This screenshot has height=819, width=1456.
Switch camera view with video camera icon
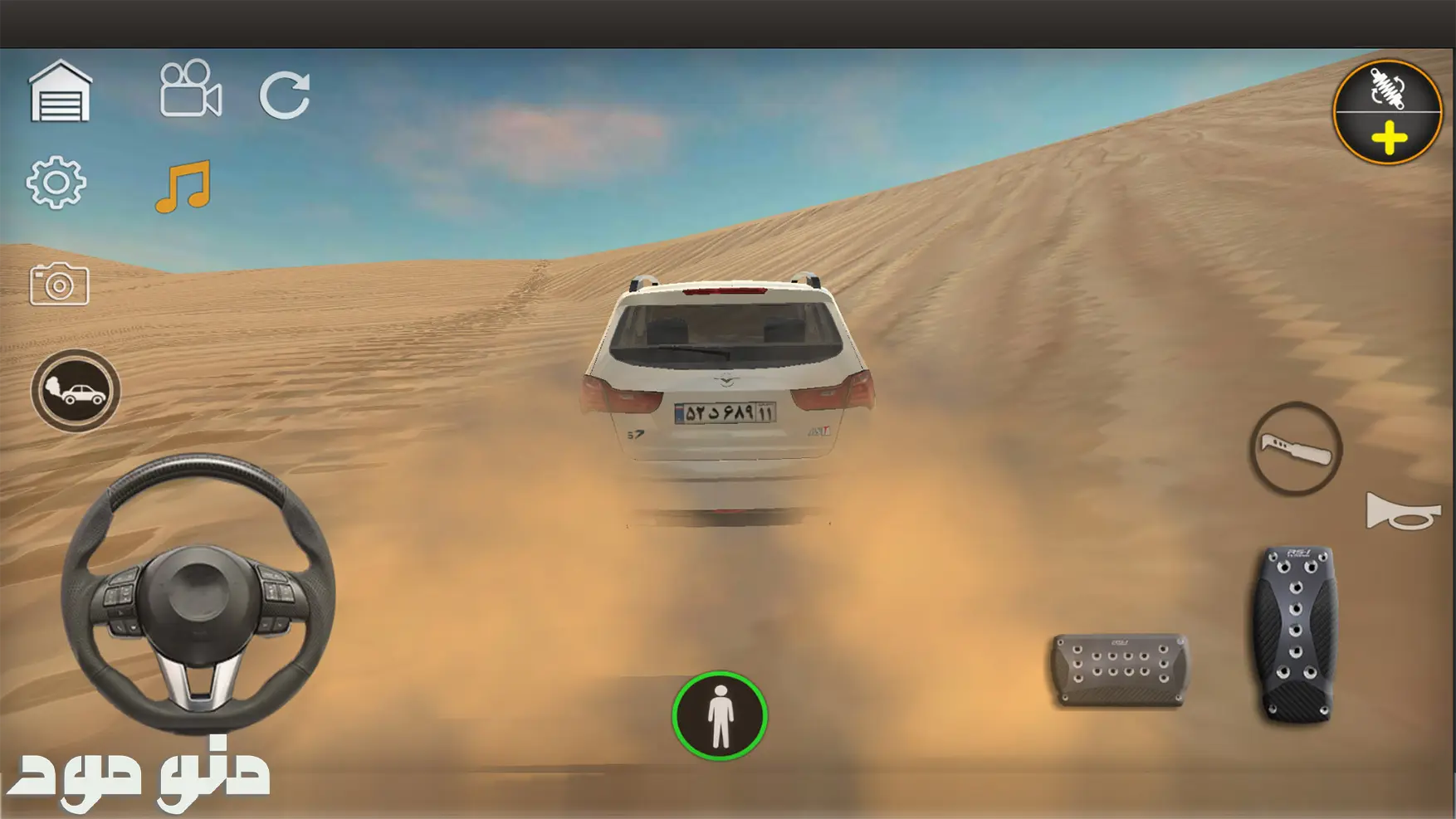(190, 89)
